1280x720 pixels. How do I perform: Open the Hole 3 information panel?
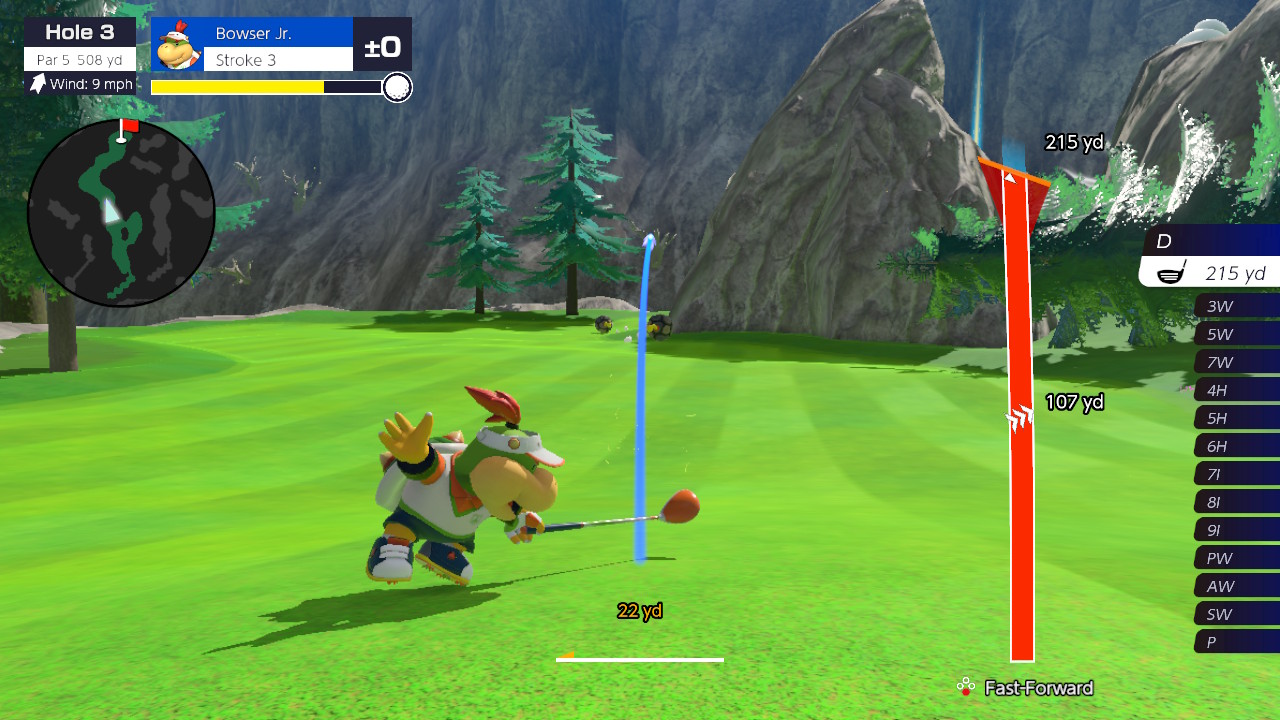(x=79, y=31)
